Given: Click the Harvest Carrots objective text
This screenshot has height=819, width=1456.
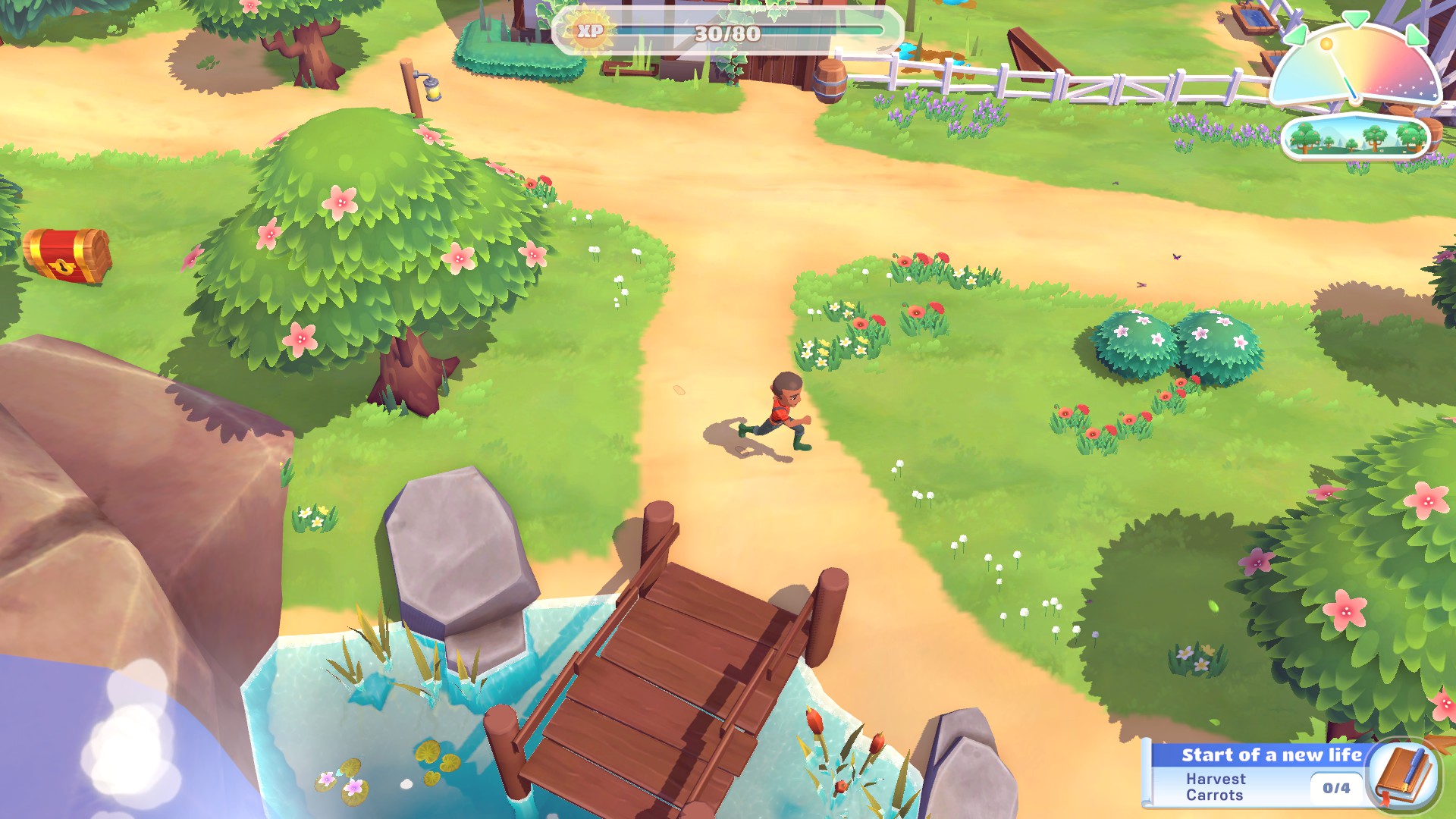Looking at the screenshot, I should click(1216, 786).
